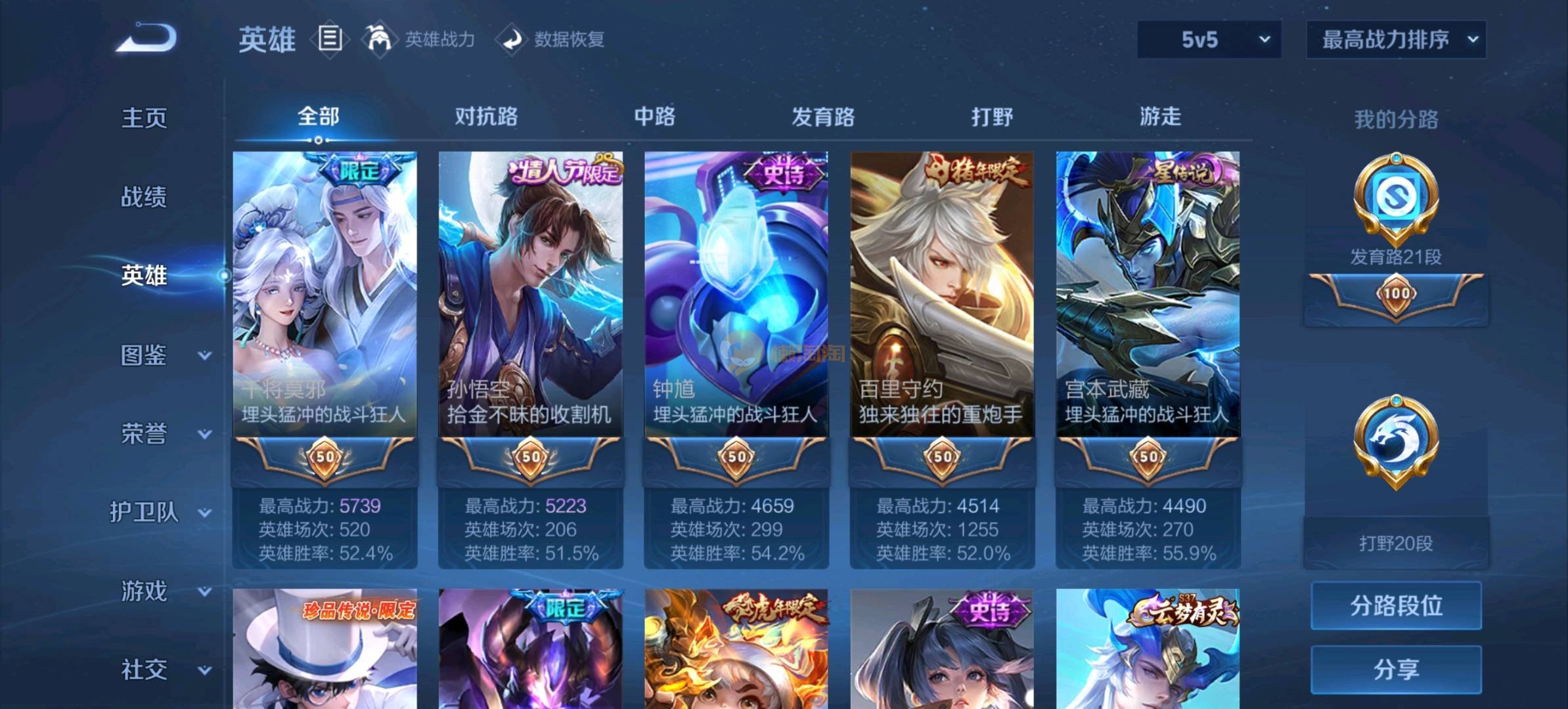The width and height of the screenshot is (1568, 709).
Task: Expand the 图鉴 sidebar section
Action: click(x=146, y=356)
